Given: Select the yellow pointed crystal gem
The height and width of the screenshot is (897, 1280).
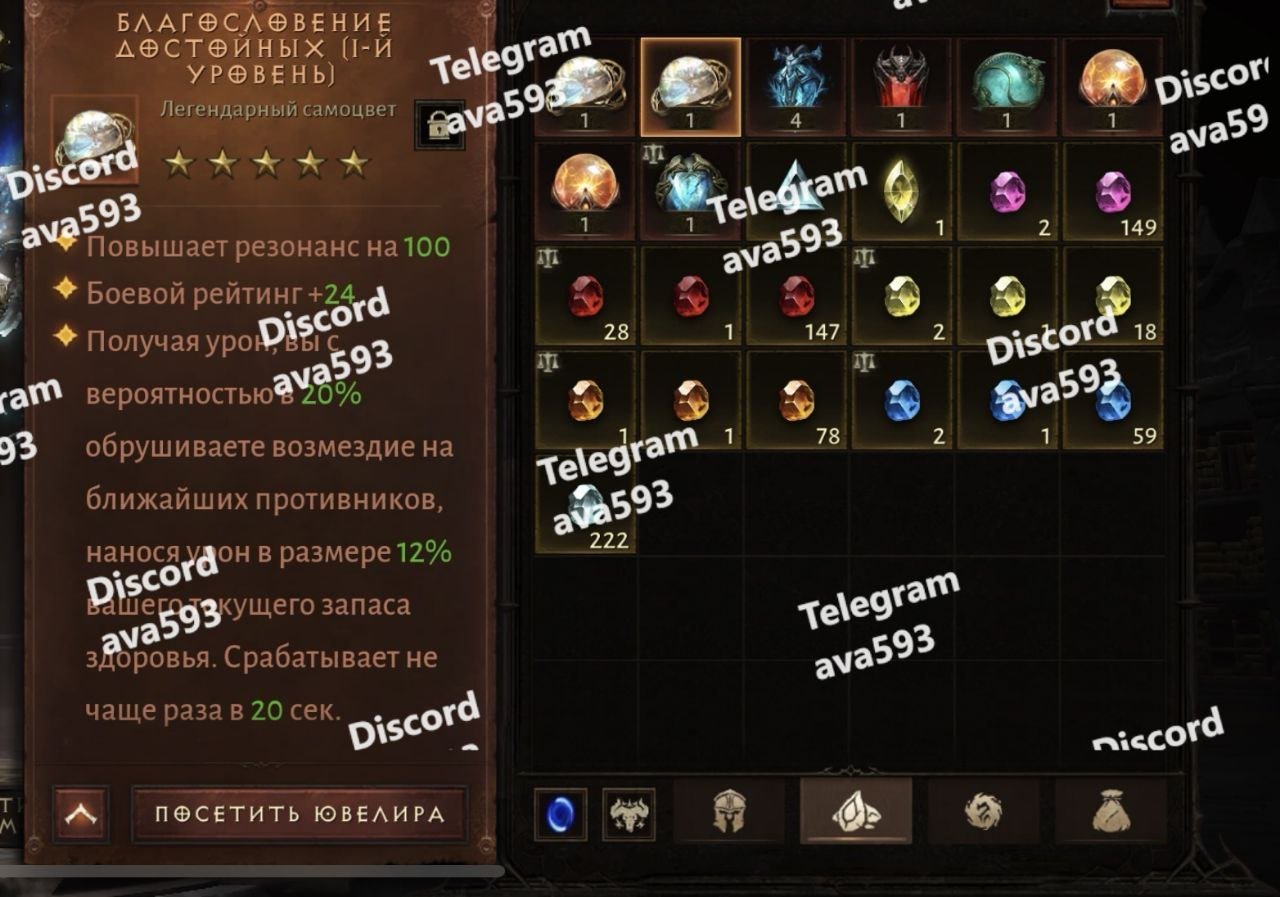Looking at the screenshot, I should click(x=901, y=190).
